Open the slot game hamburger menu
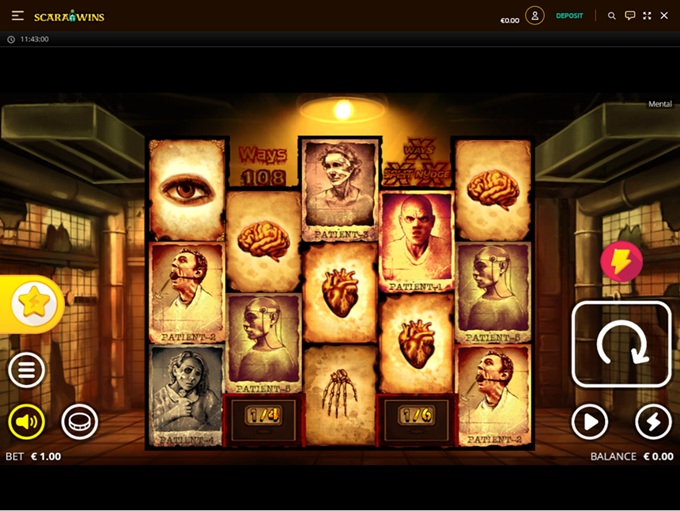This screenshot has width=680, height=511. [x=27, y=370]
